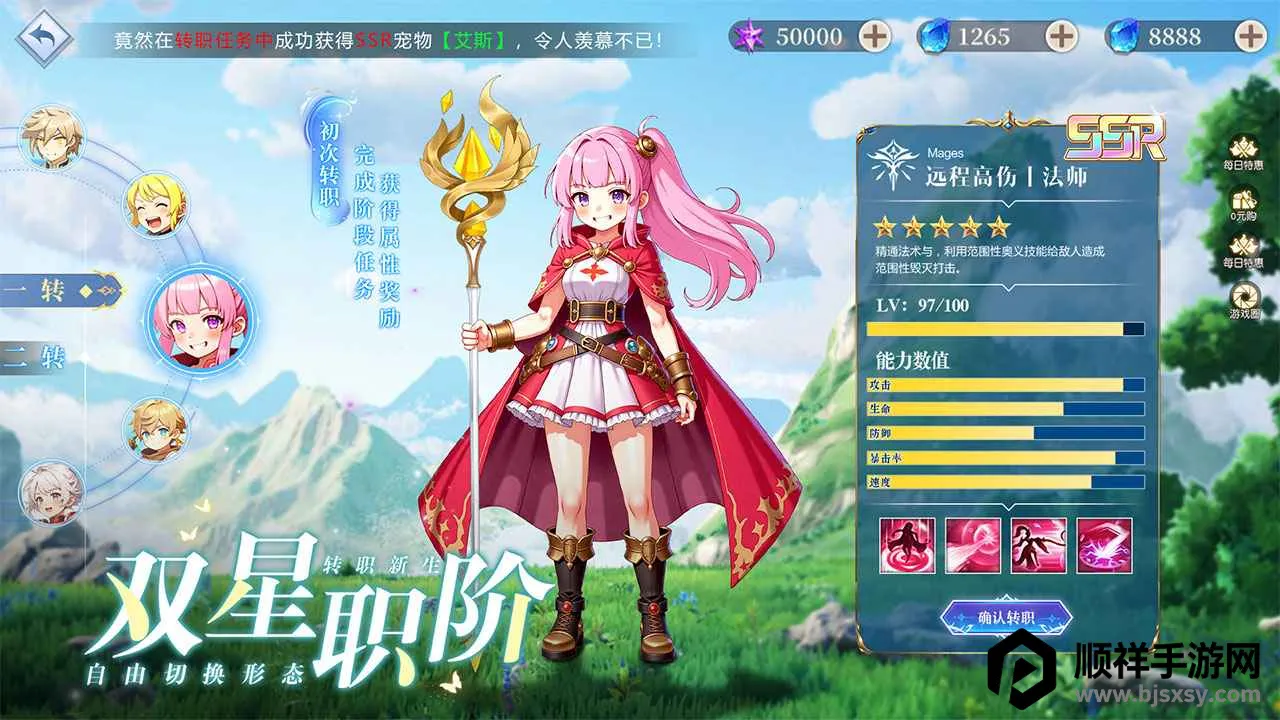Add more purple star currency

pyautogui.click(x=875, y=37)
